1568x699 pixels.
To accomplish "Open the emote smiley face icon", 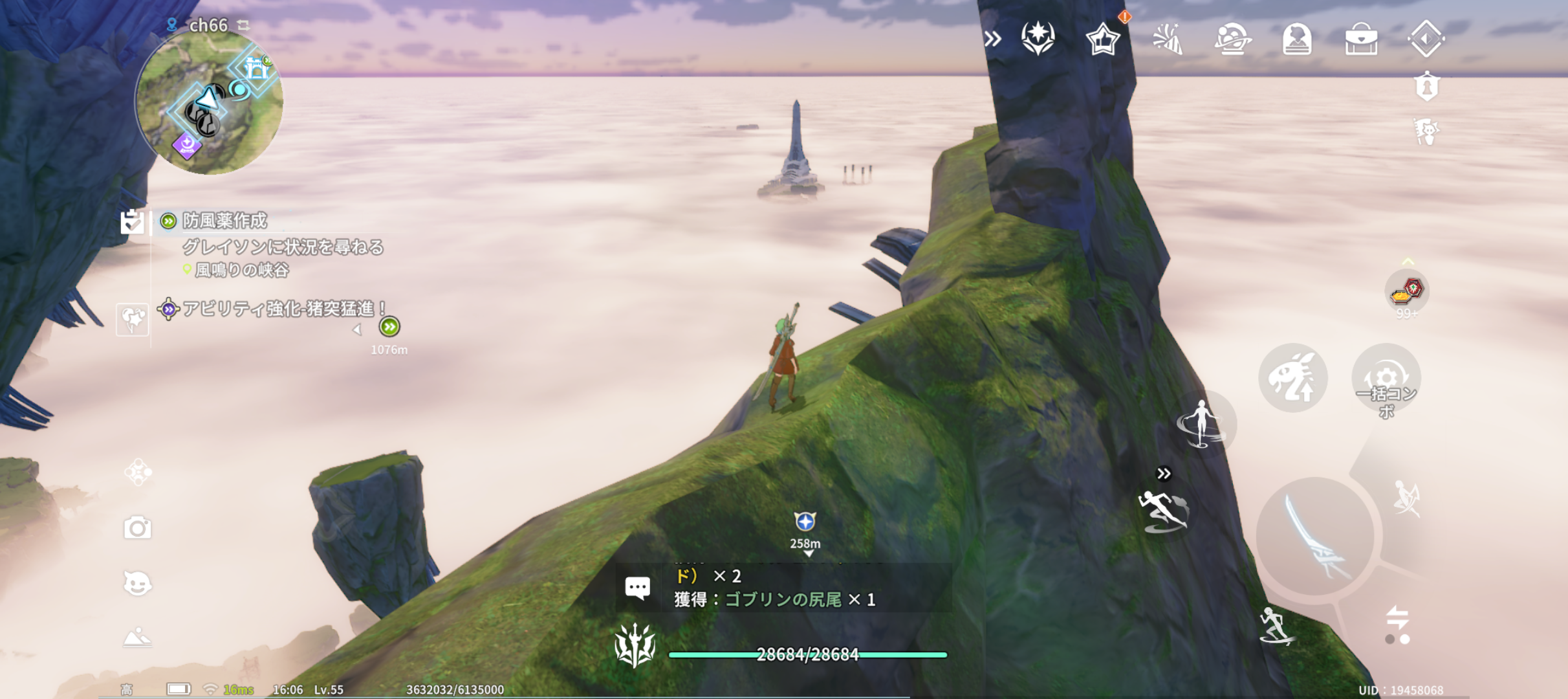I will click(137, 584).
